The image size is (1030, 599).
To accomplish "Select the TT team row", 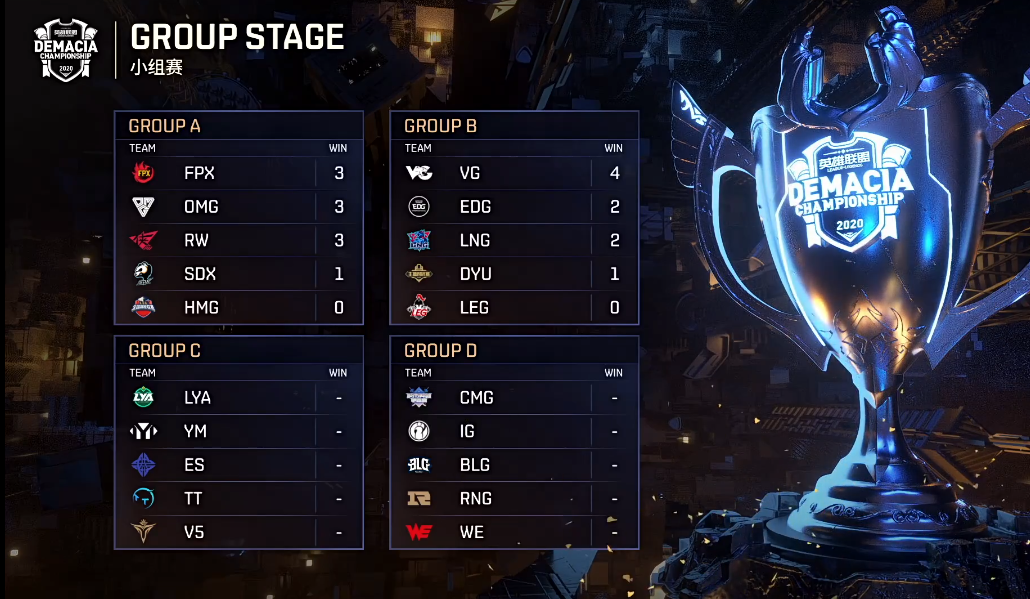I will coord(238,498).
